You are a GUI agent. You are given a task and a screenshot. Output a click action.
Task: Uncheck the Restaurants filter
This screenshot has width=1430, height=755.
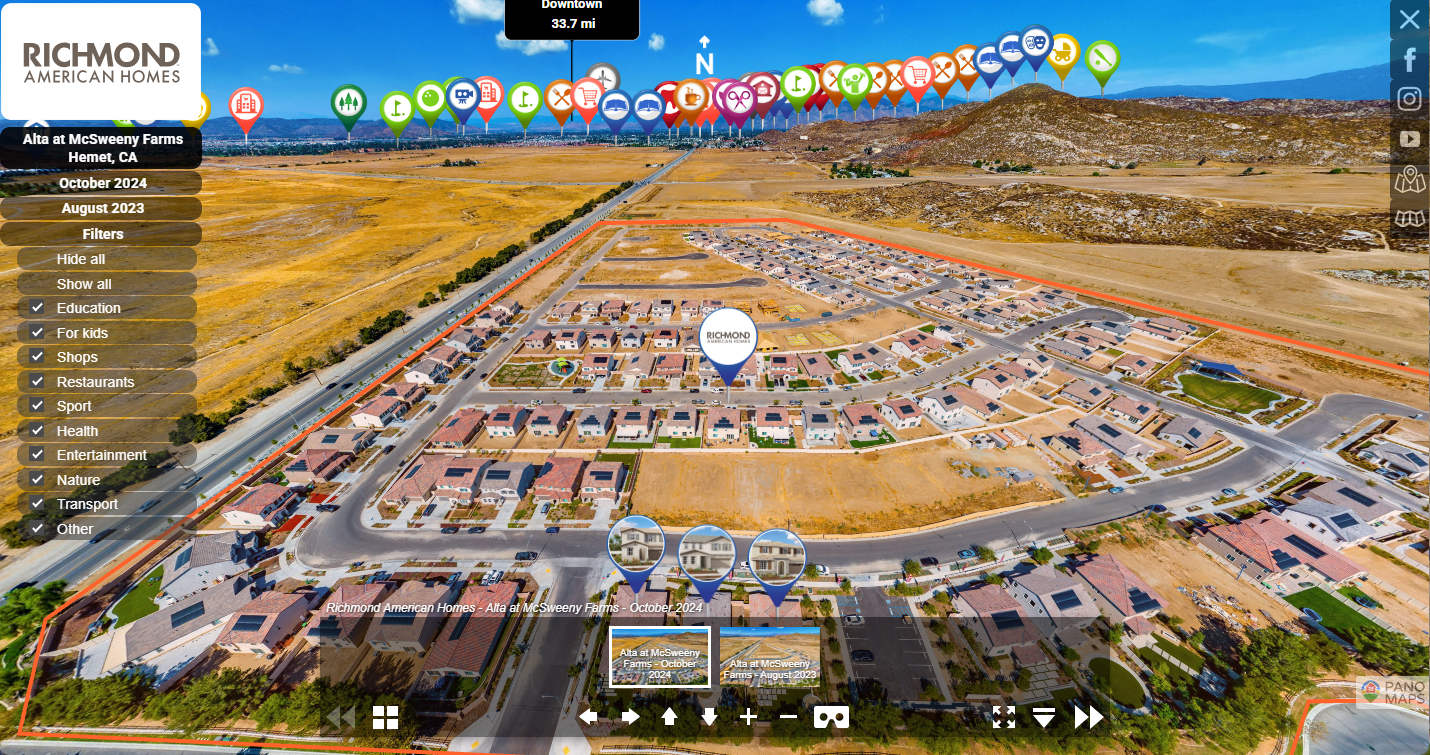click(37, 382)
